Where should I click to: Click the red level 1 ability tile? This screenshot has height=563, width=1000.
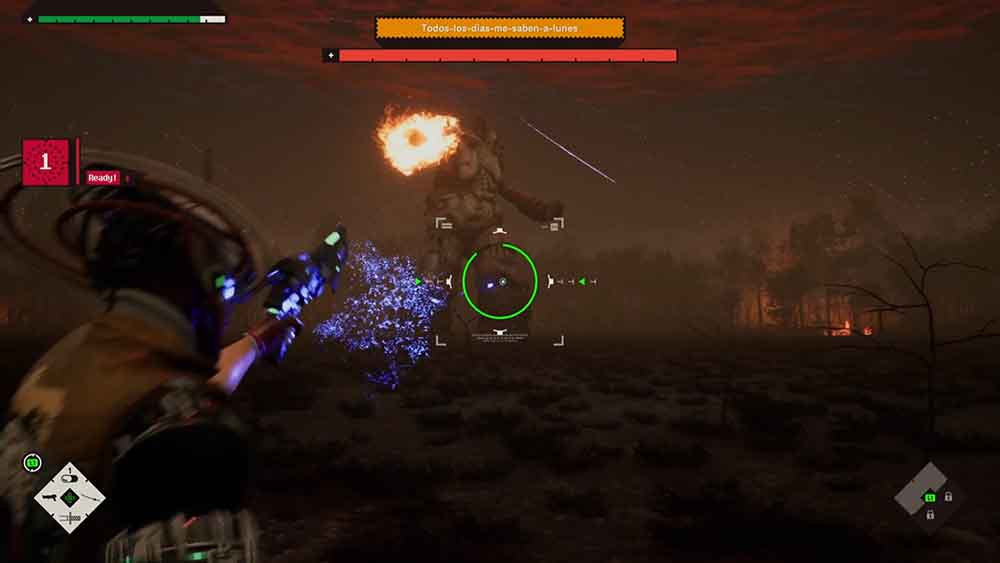[x=46, y=162]
